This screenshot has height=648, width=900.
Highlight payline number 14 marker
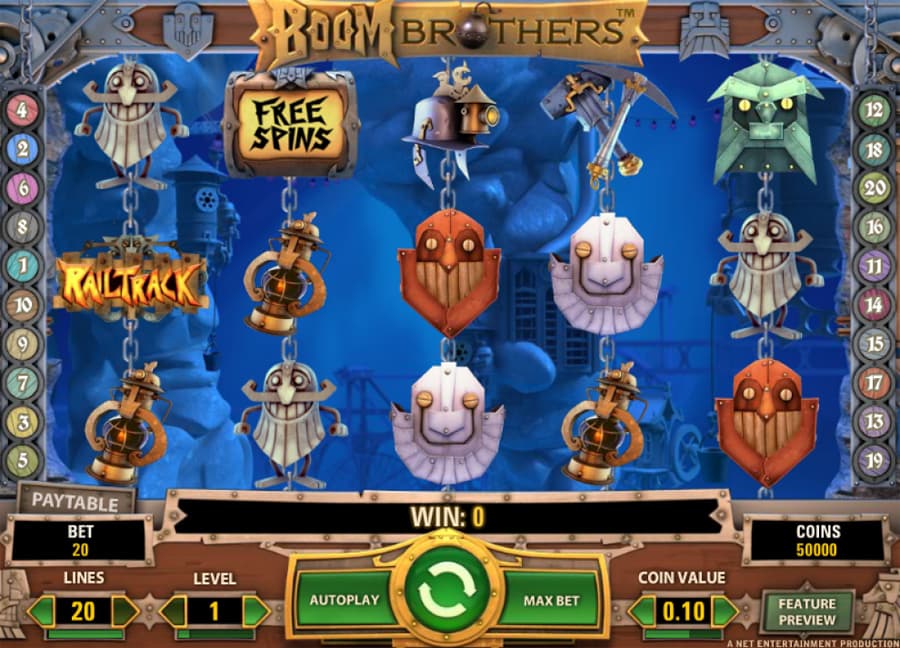(875, 305)
